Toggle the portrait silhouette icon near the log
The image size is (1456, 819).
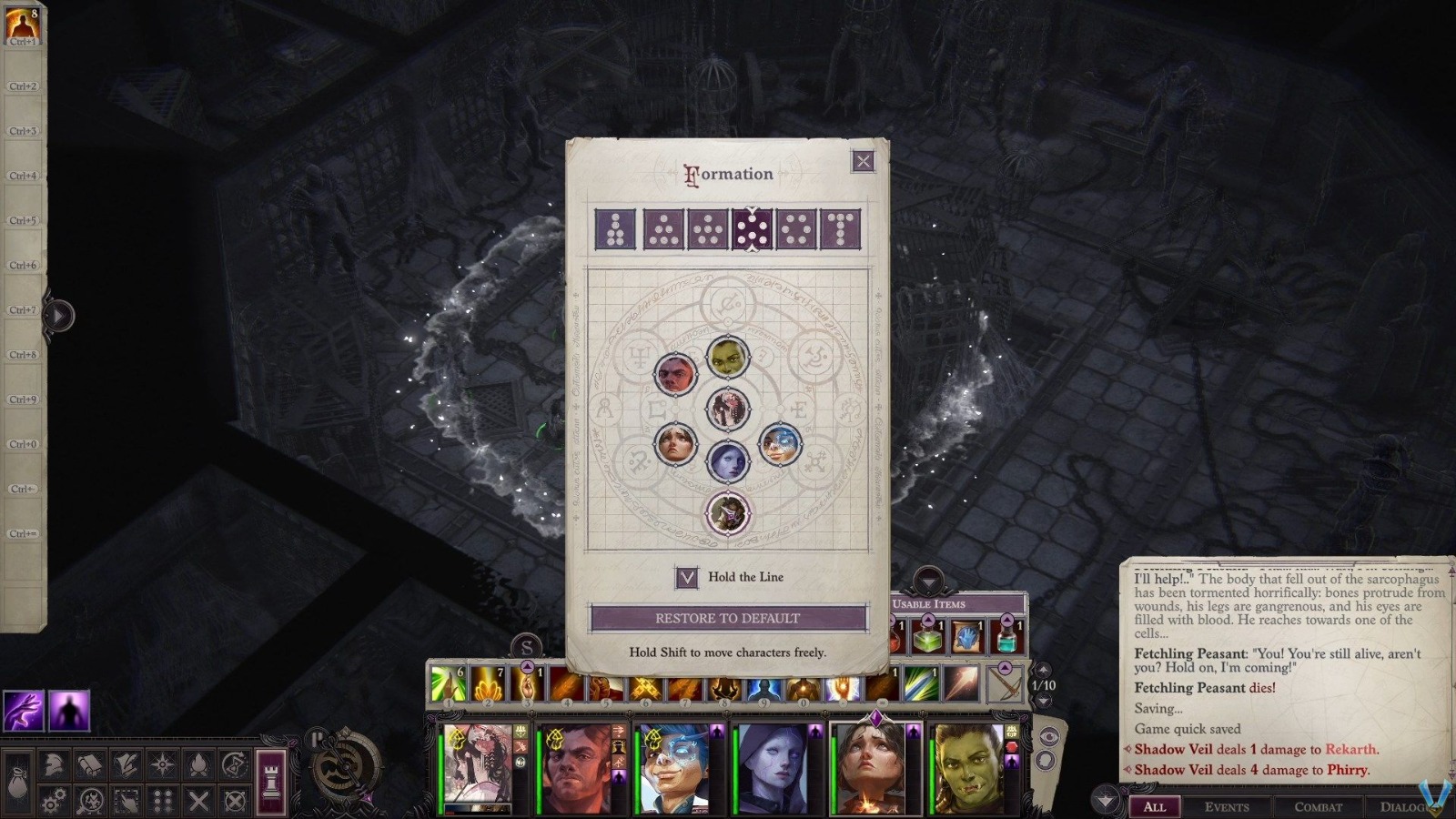(1045, 760)
